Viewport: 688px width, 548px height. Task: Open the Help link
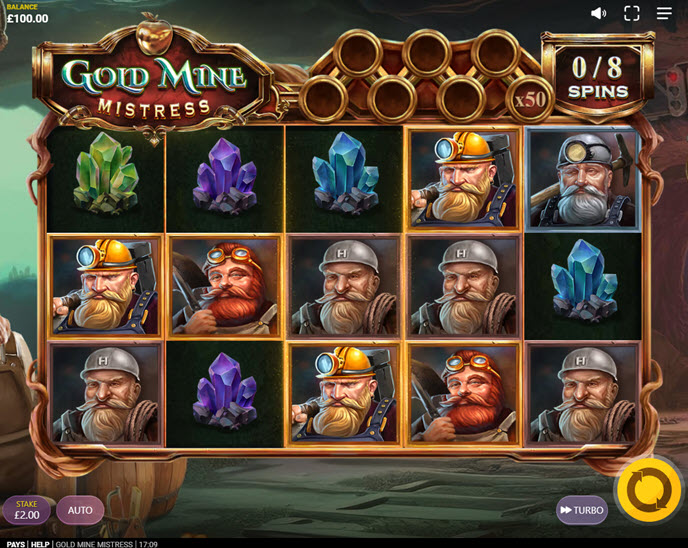39,543
